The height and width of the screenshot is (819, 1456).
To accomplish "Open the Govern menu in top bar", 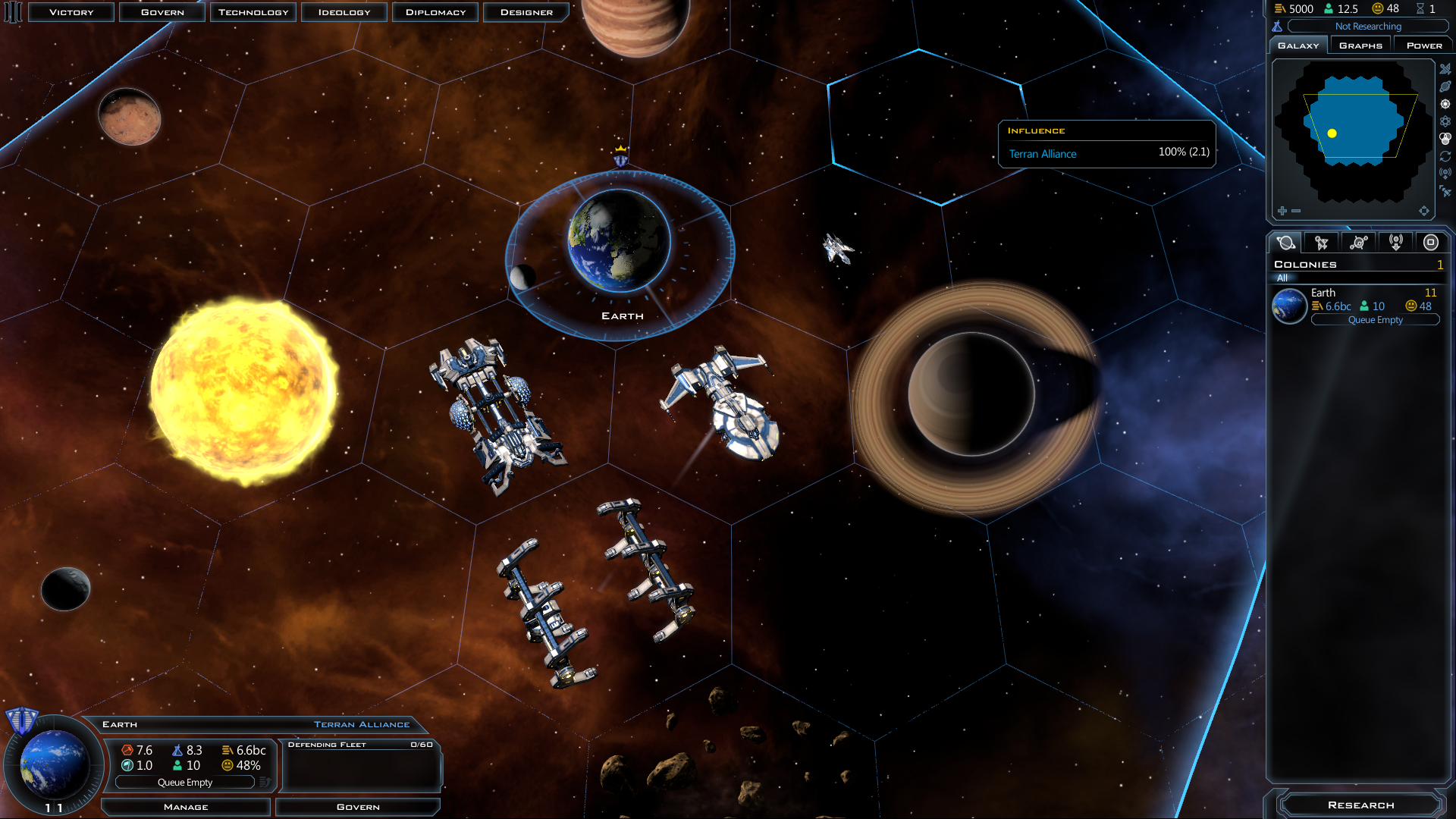I will click(x=162, y=12).
